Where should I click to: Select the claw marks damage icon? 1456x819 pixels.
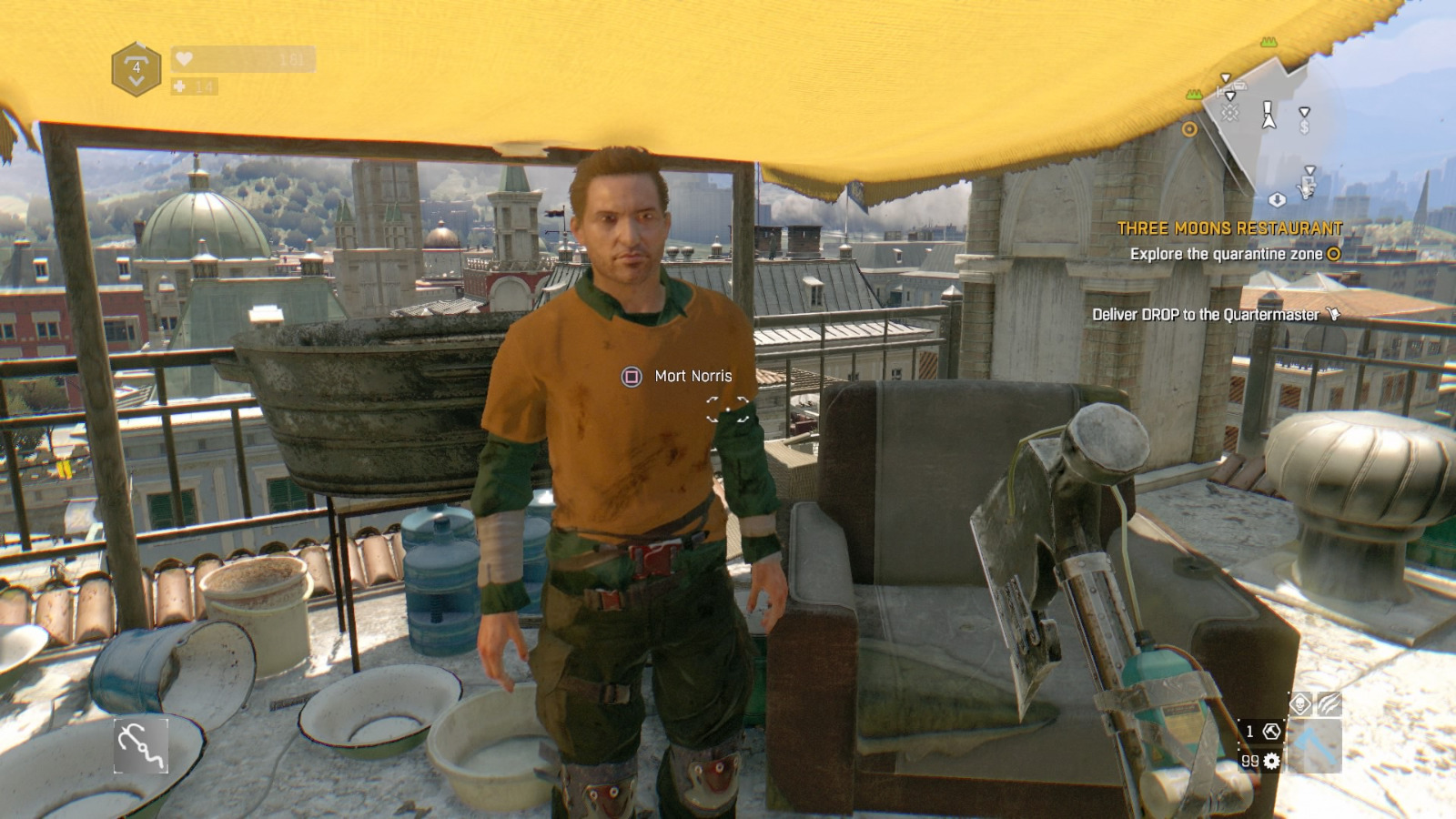point(1328,703)
